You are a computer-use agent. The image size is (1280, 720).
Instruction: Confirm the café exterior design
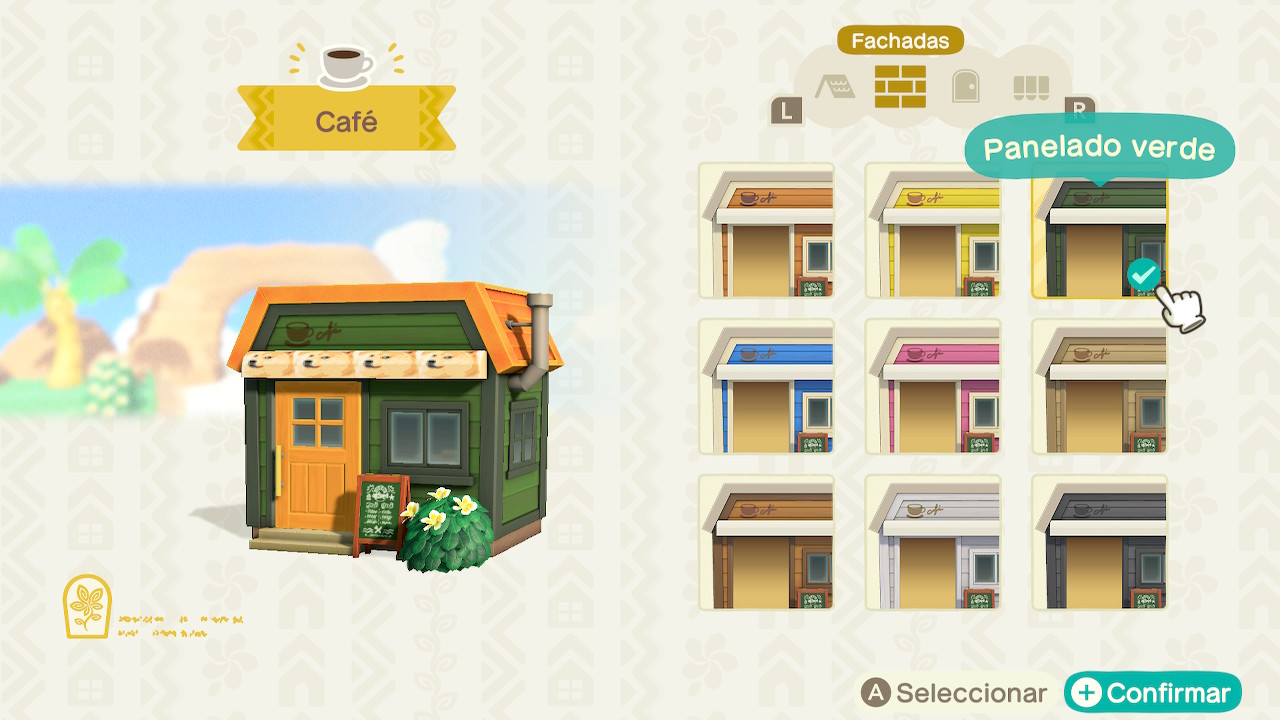[x=1153, y=693]
